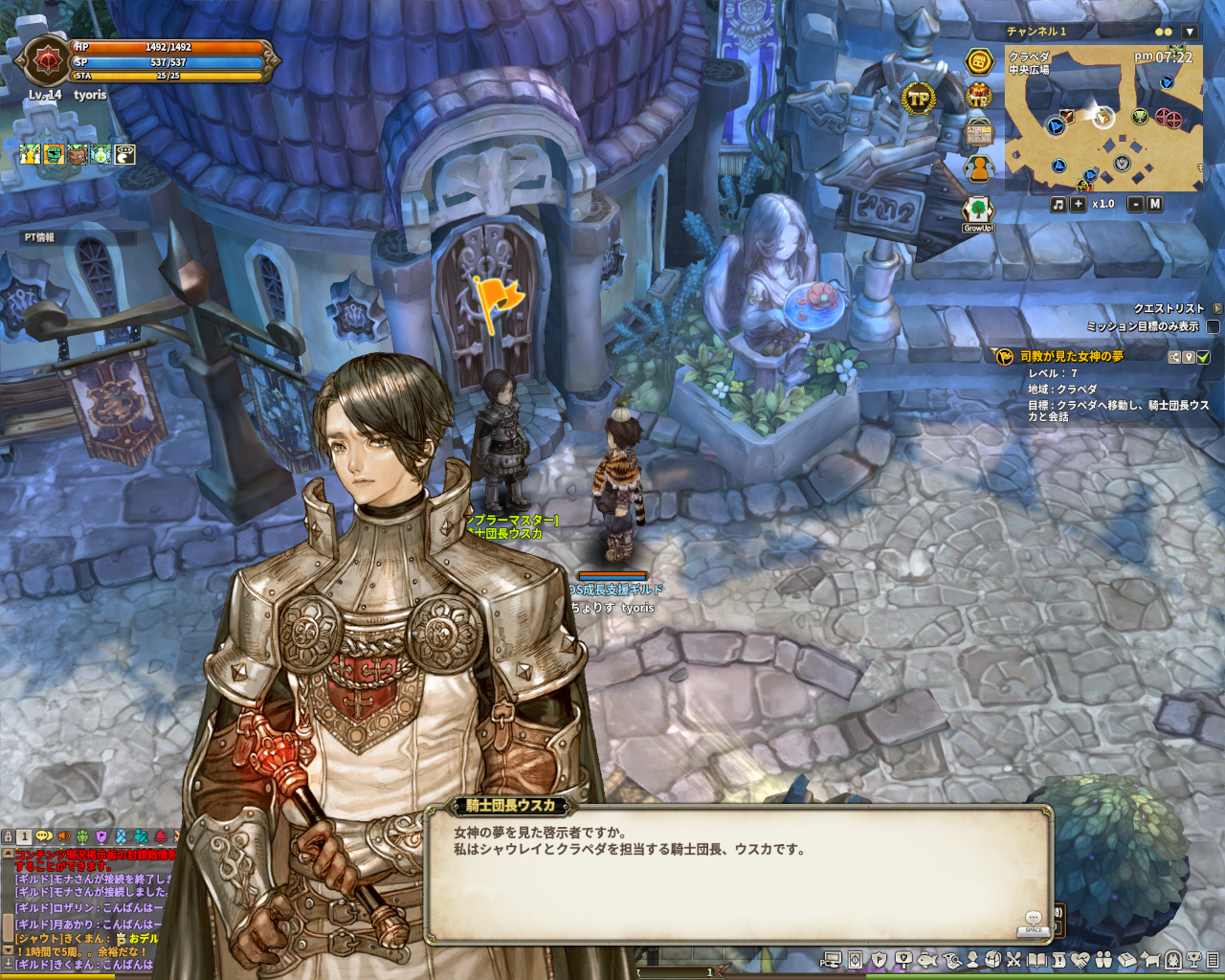Open the quest log scroll icon
The width and height of the screenshot is (1225, 980).
coord(1057,960)
